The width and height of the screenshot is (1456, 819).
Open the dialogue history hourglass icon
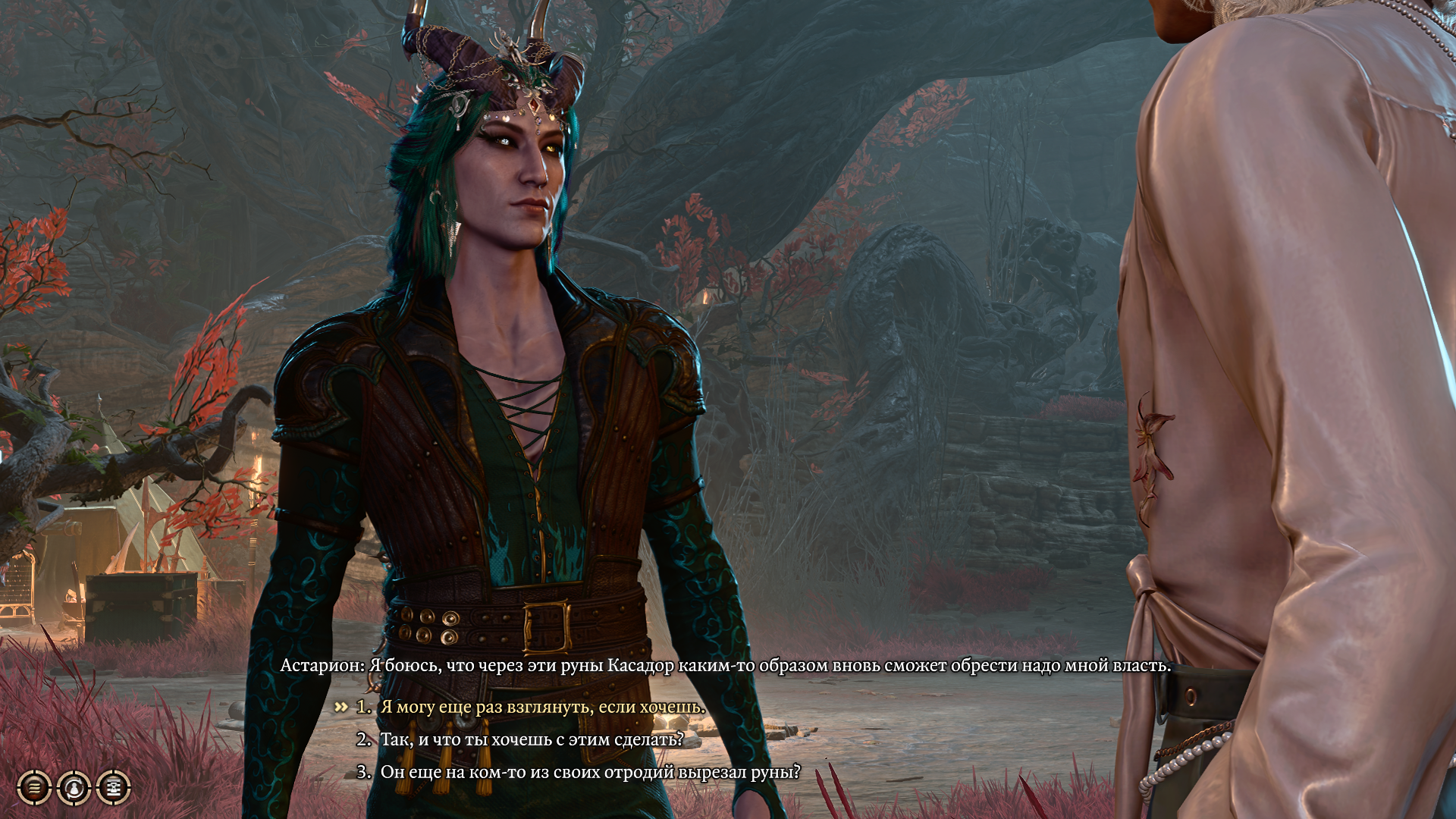click(x=113, y=787)
